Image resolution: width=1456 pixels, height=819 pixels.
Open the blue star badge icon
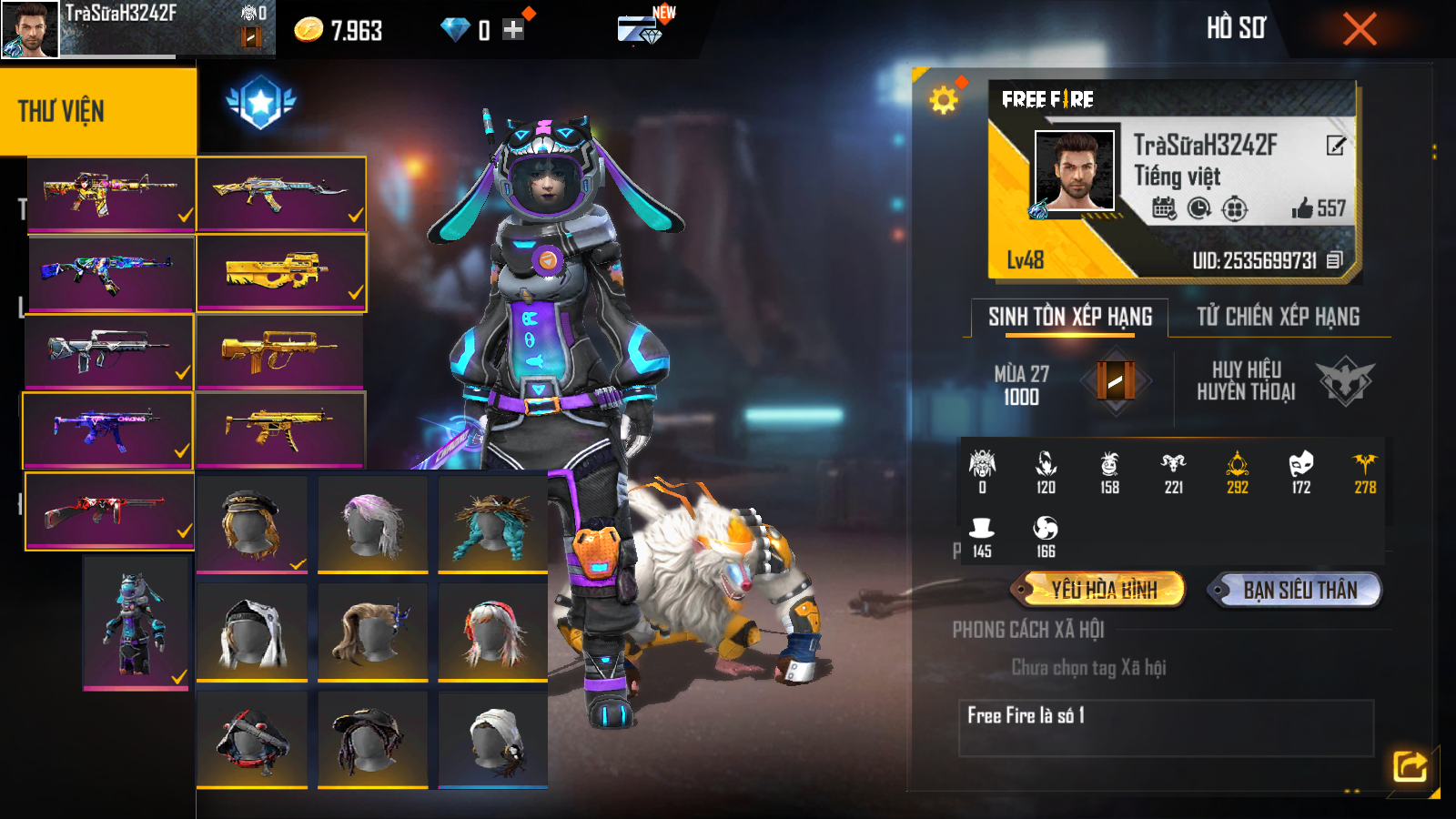261,102
